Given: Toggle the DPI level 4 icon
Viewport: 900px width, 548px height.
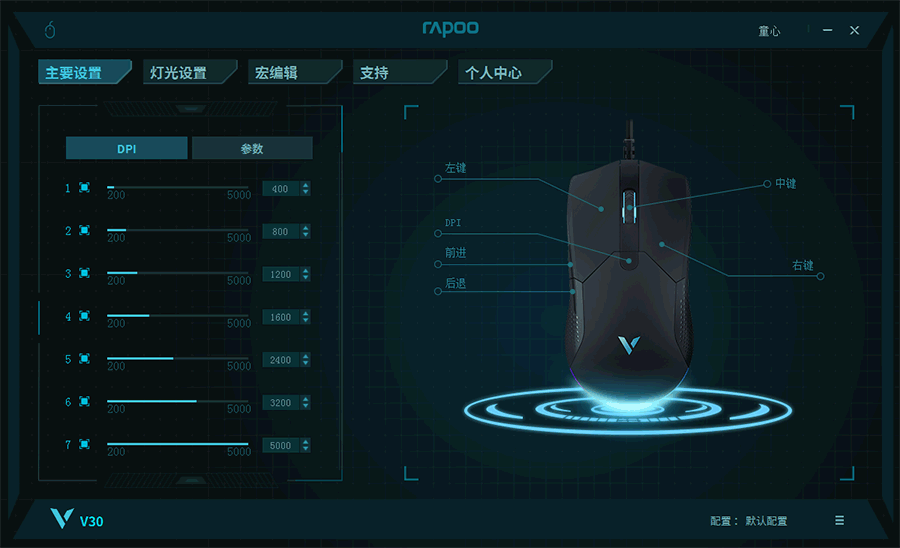Looking at the screenshot, I should pos(84,316).
